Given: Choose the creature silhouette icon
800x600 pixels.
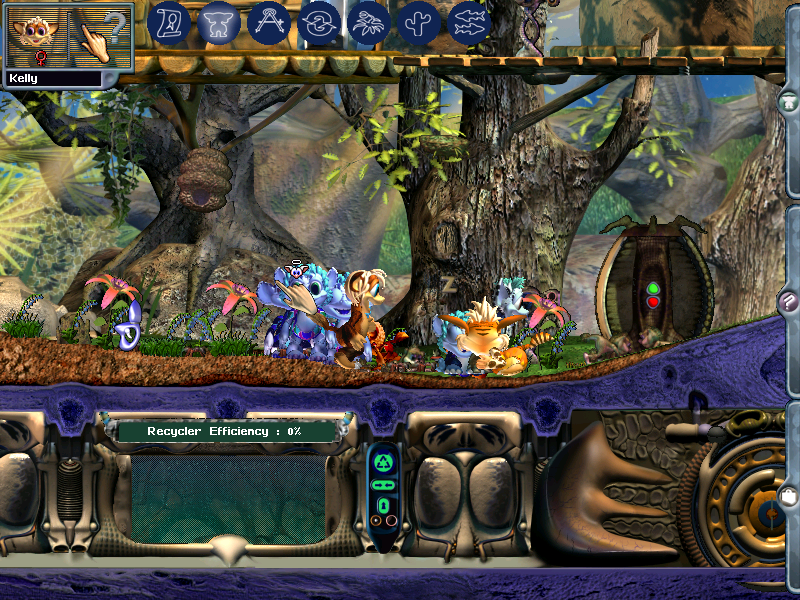Looking at the screenshot, I should 219,23.
